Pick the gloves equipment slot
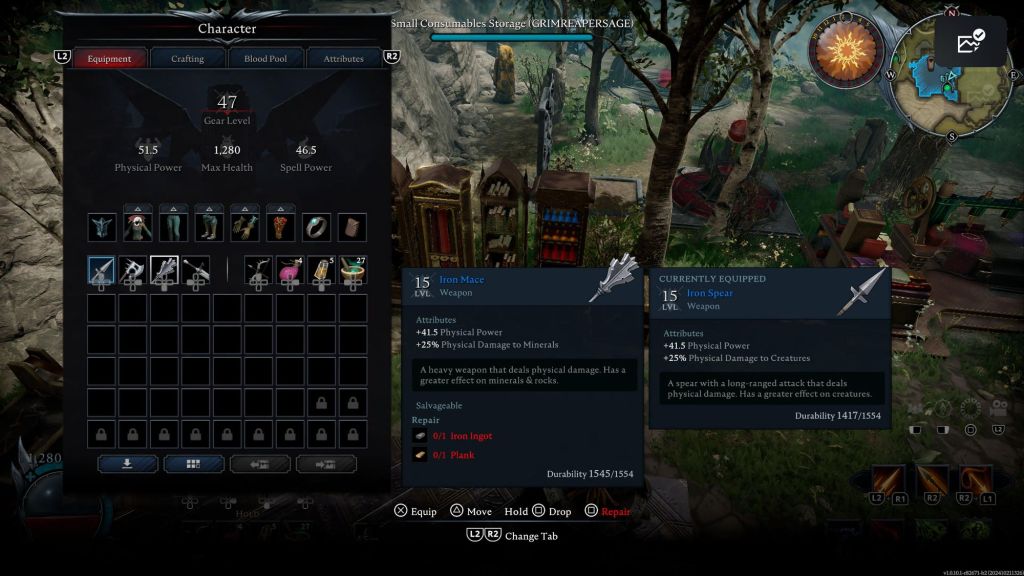 [245, 227]
